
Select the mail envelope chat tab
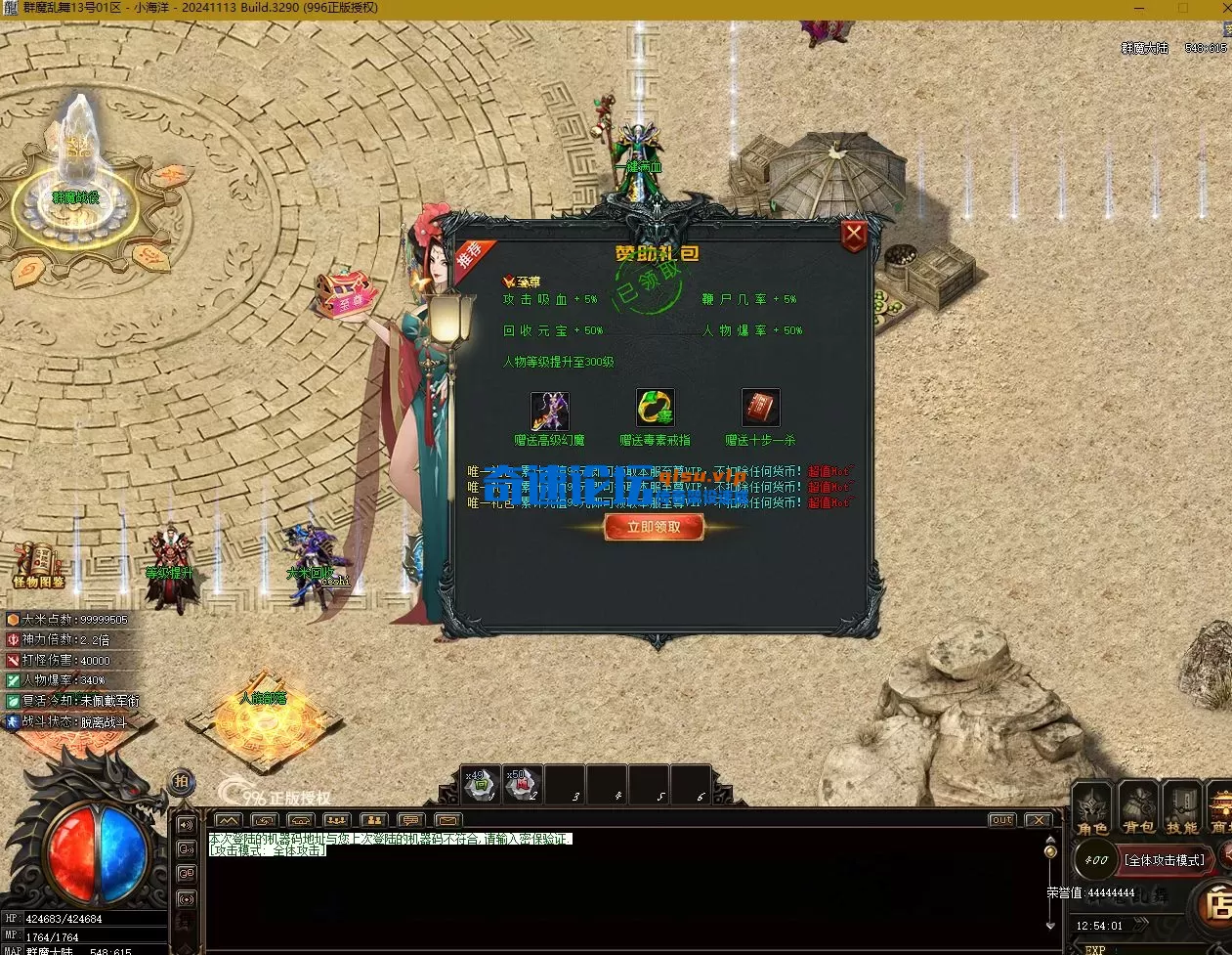(x=446, y=820)
